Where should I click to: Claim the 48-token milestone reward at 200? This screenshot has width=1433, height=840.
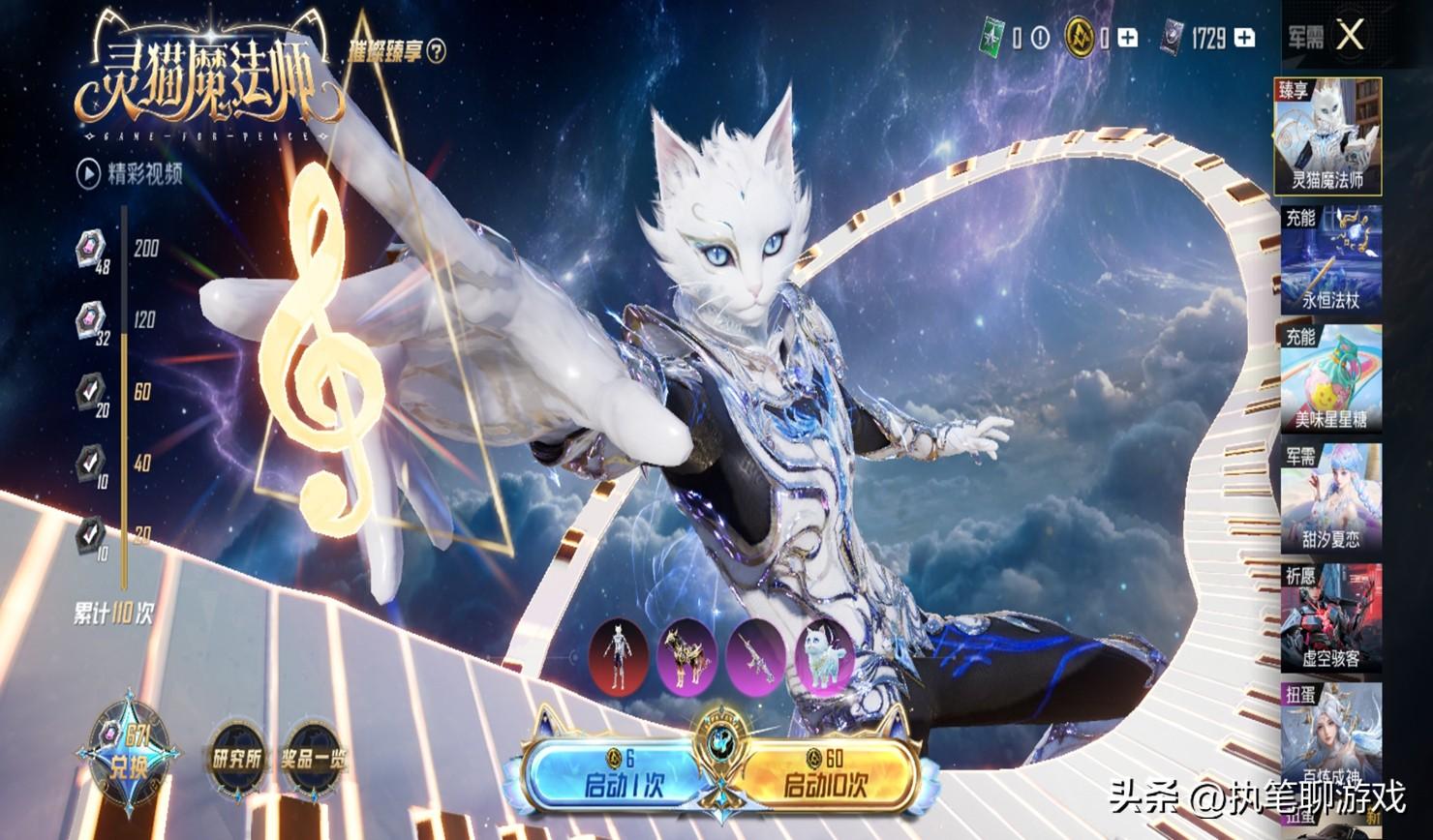pos(91,250)
